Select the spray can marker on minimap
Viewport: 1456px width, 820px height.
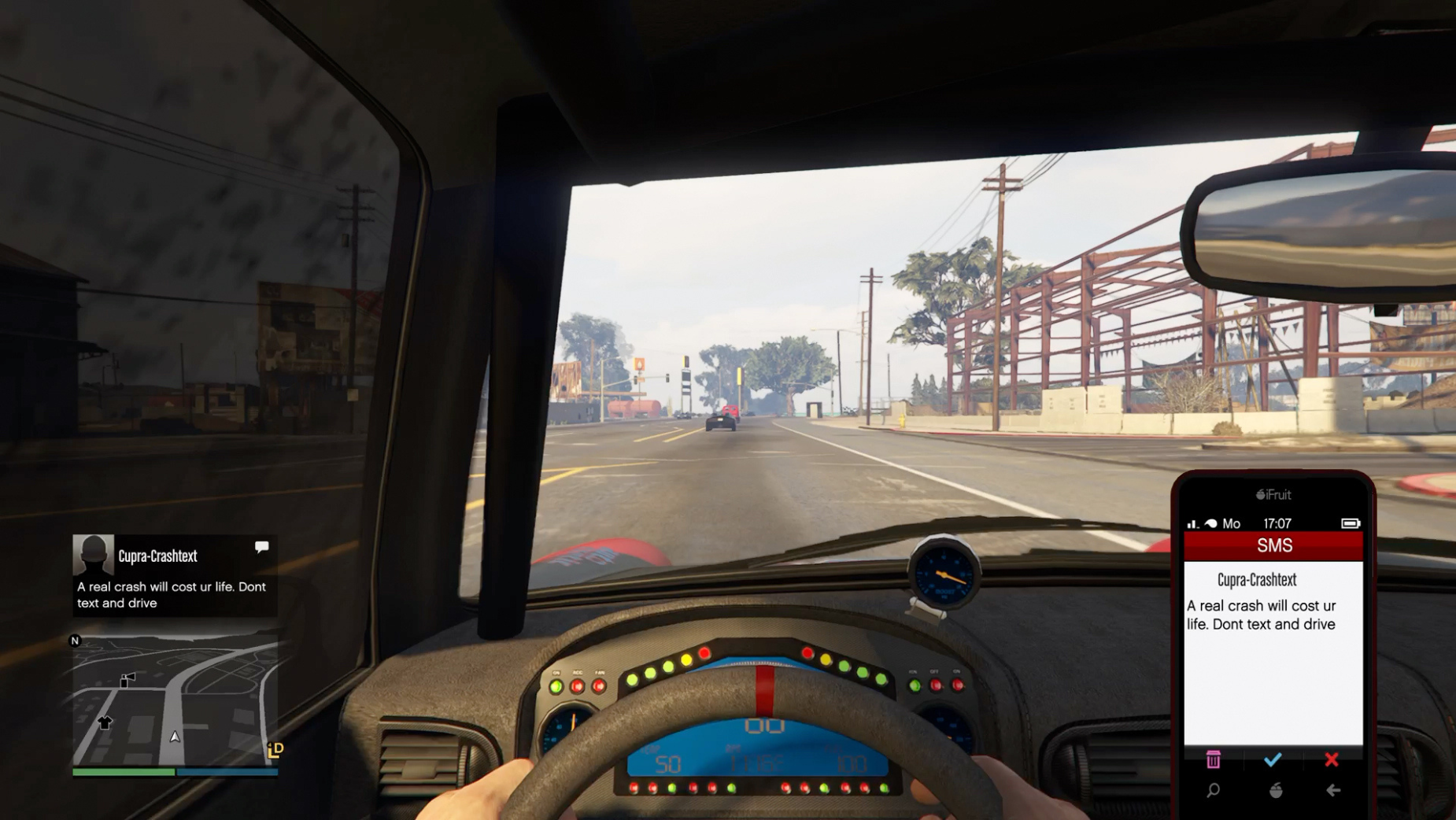[127, 680]
